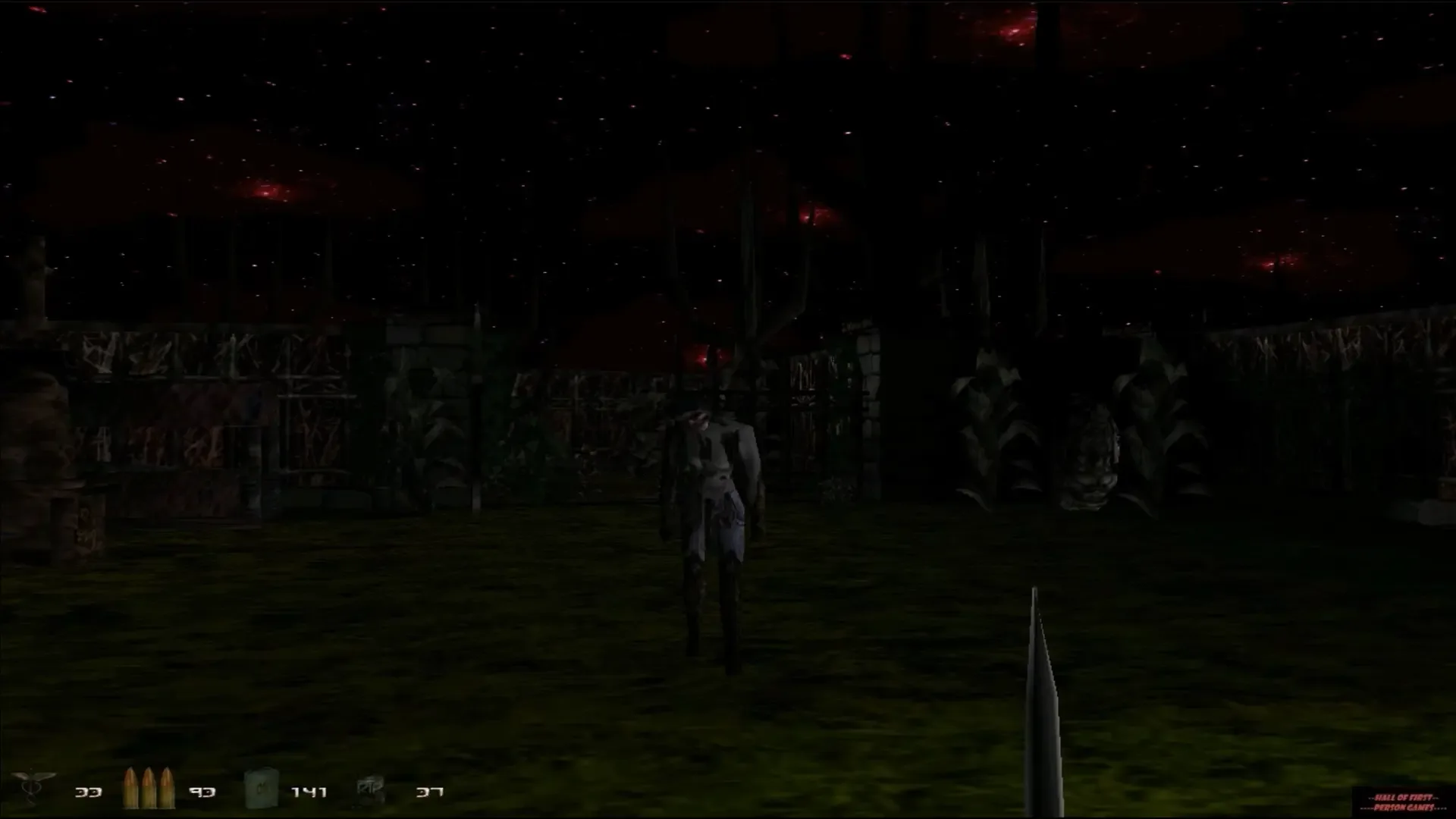
Task: Select the three bullets ammo icon
Action: (x=146, y=789)
